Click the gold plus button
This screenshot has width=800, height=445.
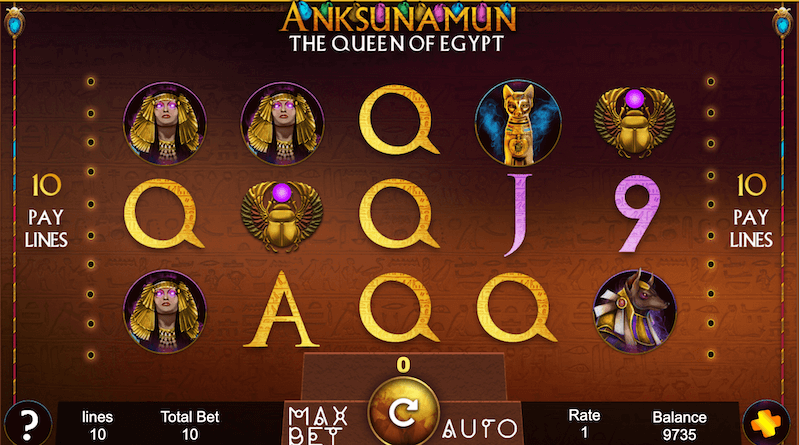769,422
